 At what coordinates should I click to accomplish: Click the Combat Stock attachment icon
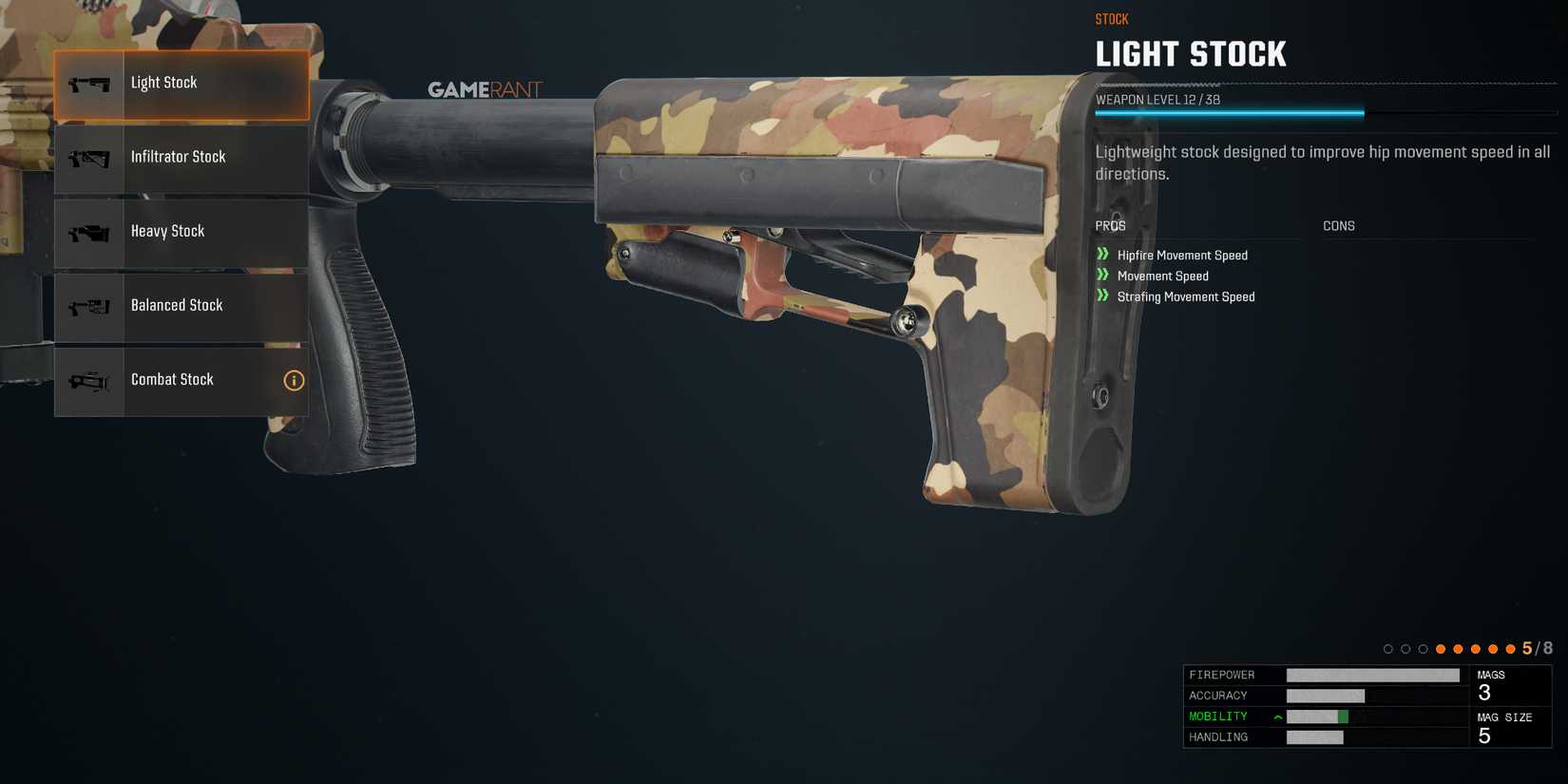[x=88, y=380]
